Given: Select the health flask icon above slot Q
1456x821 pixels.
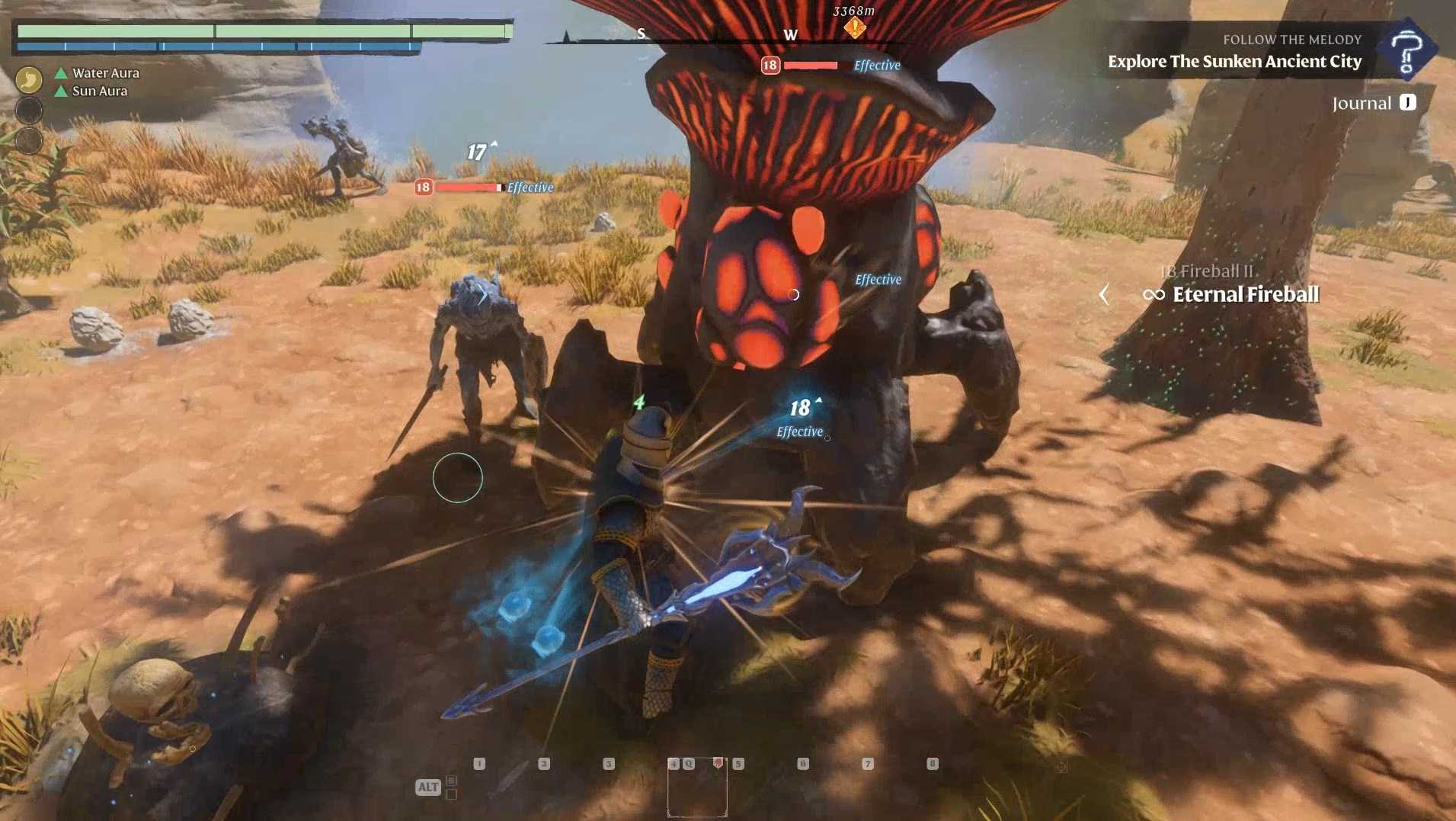Looking at the screenshot, I should [x=718, y=763].
